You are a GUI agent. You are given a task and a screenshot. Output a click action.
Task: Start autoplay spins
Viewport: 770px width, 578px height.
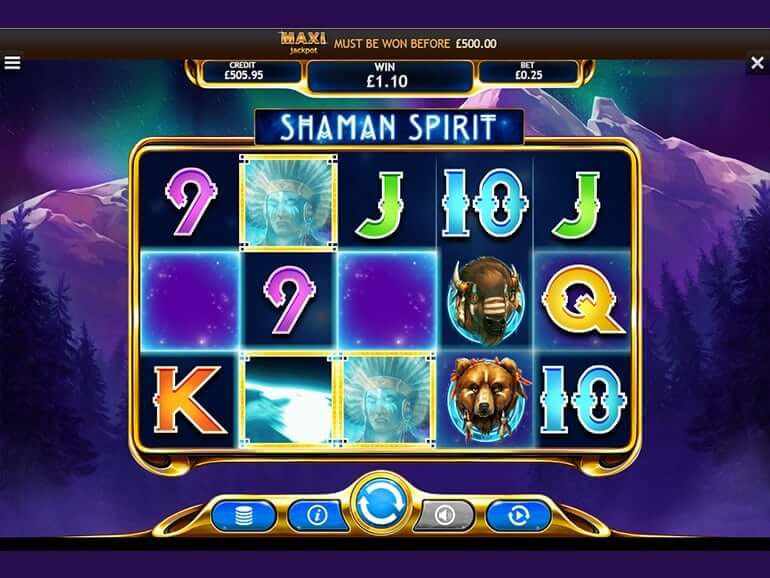[518, 515]
